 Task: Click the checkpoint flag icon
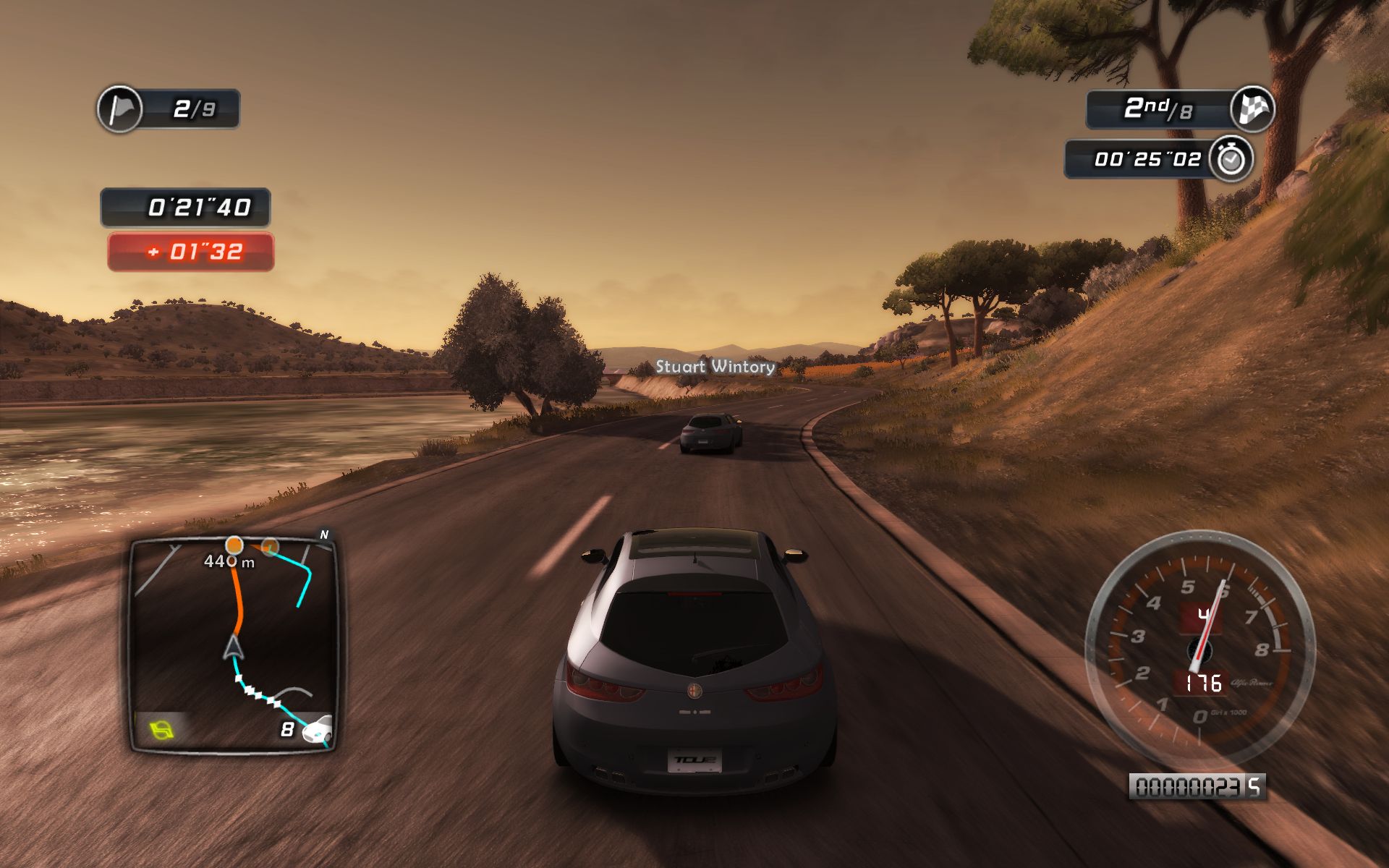click(120, 109)
